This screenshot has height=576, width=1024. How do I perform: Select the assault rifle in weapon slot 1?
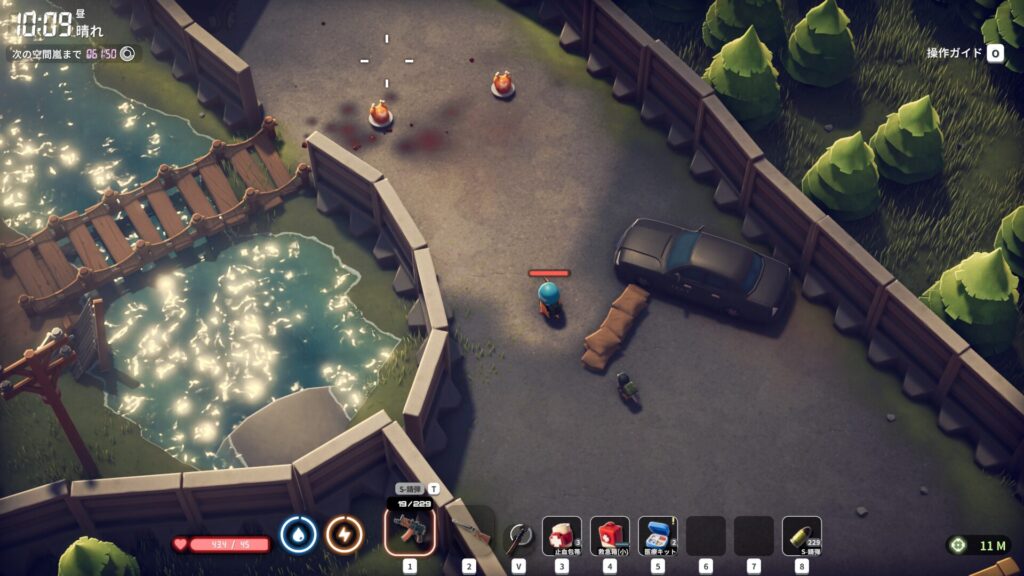(x=410, y=532)
